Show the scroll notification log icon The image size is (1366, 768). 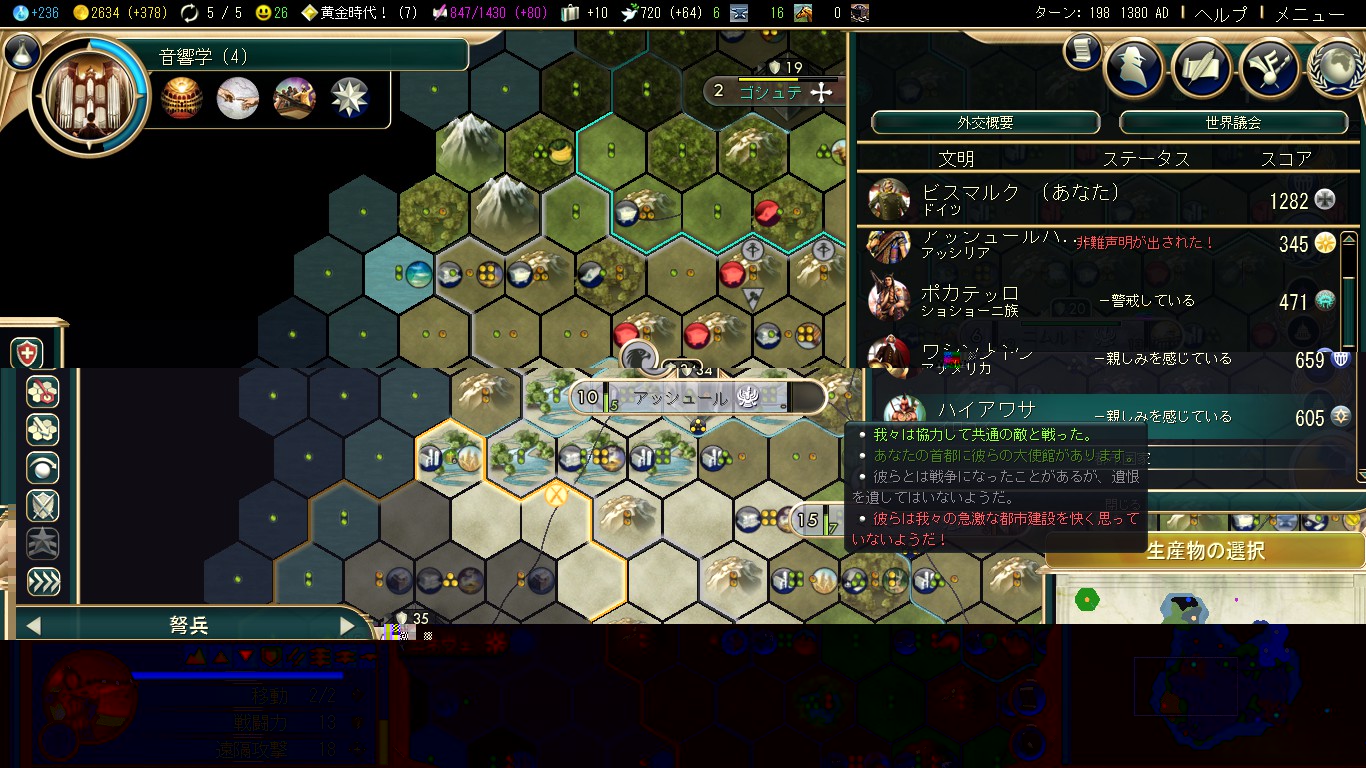[1082, 51]
